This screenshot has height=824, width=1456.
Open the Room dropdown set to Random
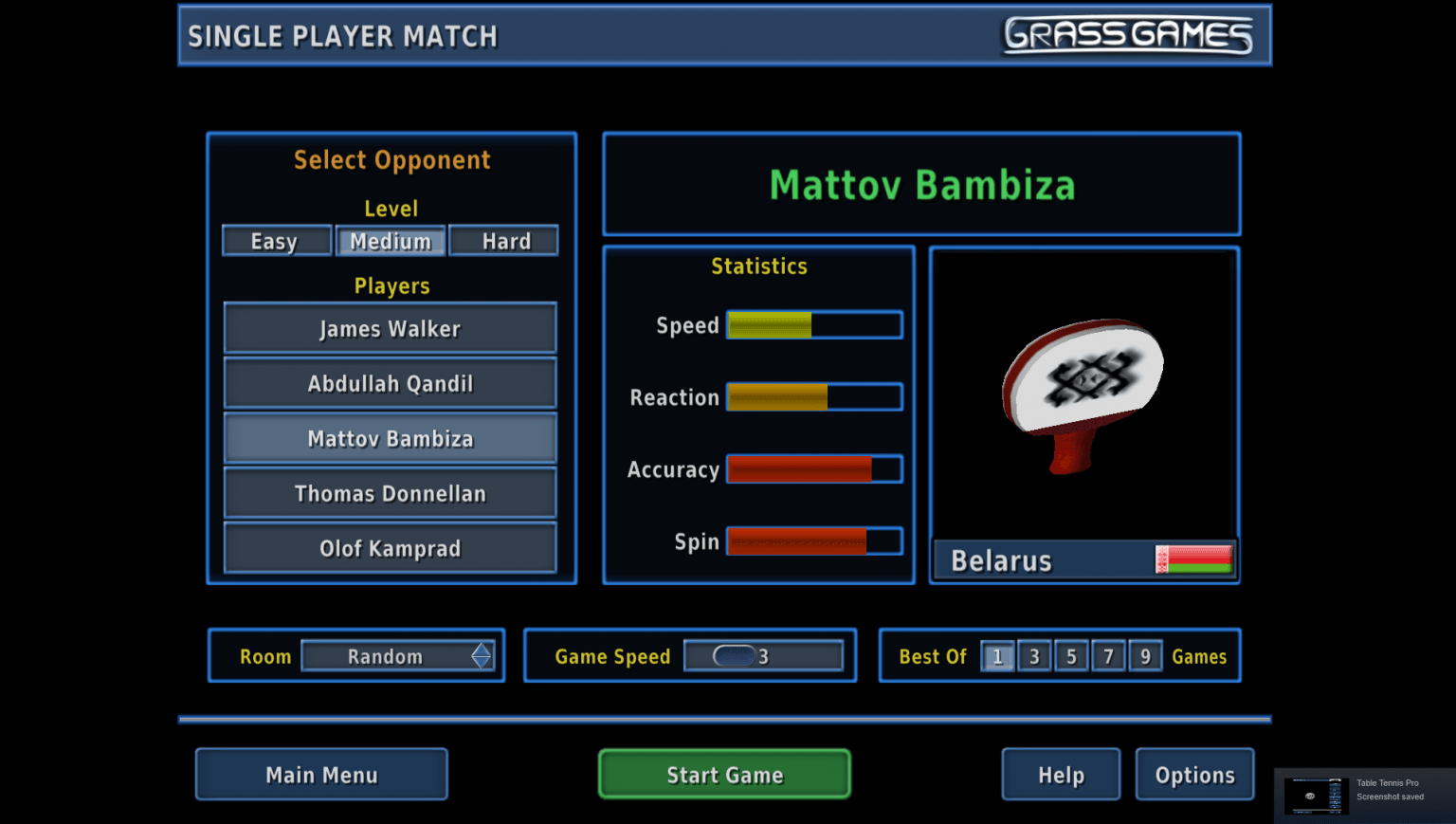[389, 655]
